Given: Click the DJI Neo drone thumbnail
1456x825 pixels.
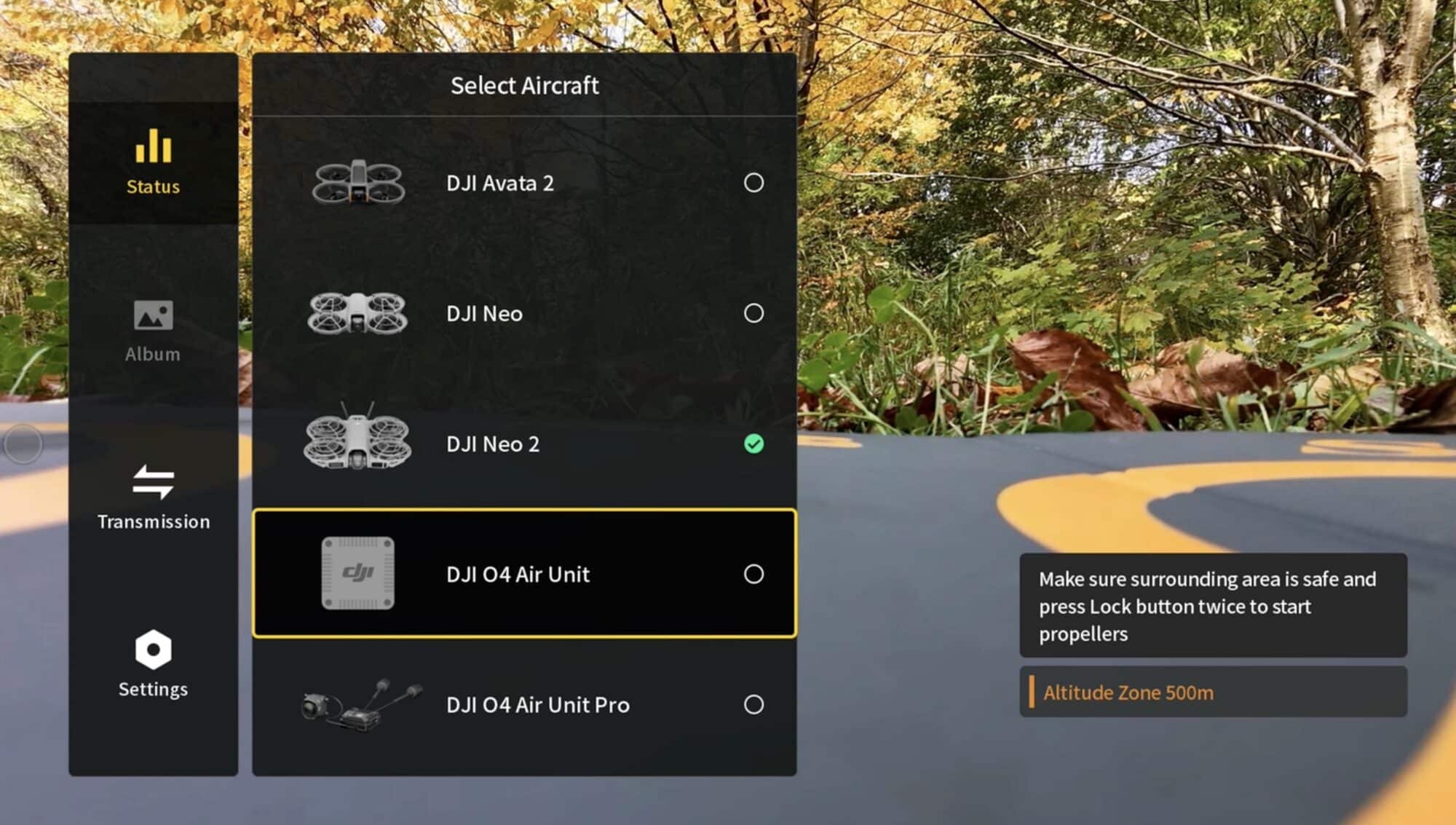Looking at the screenshot, I should click(x=358, y=313).
